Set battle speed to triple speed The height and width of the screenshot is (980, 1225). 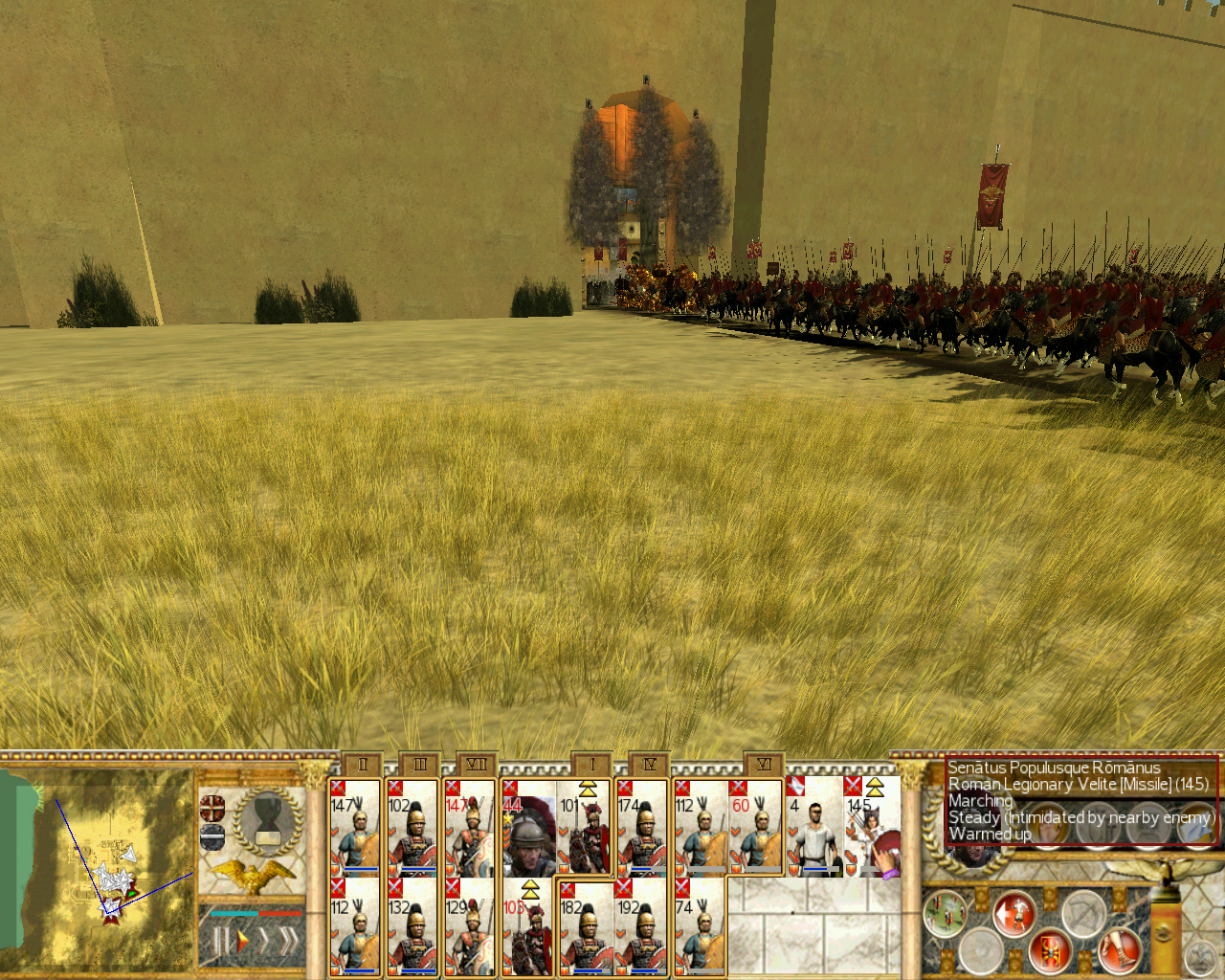click(x=287, y=942)
